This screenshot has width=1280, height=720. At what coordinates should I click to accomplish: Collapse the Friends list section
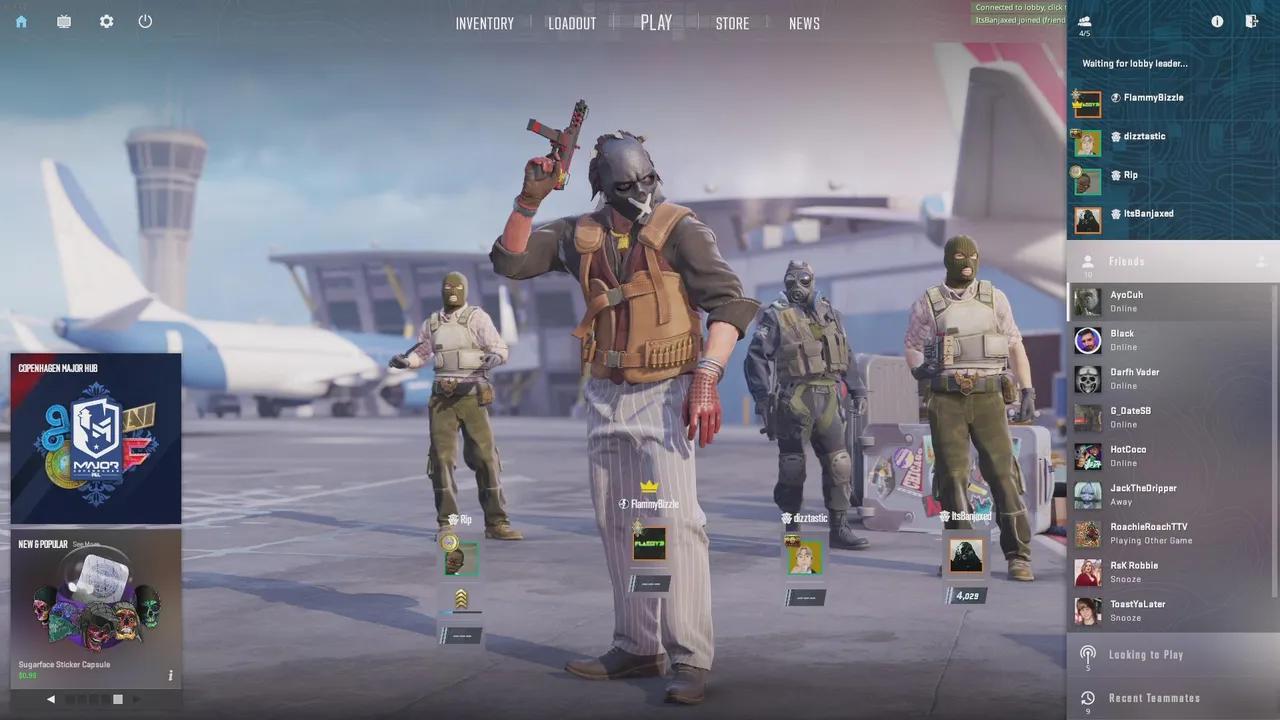1126,261
